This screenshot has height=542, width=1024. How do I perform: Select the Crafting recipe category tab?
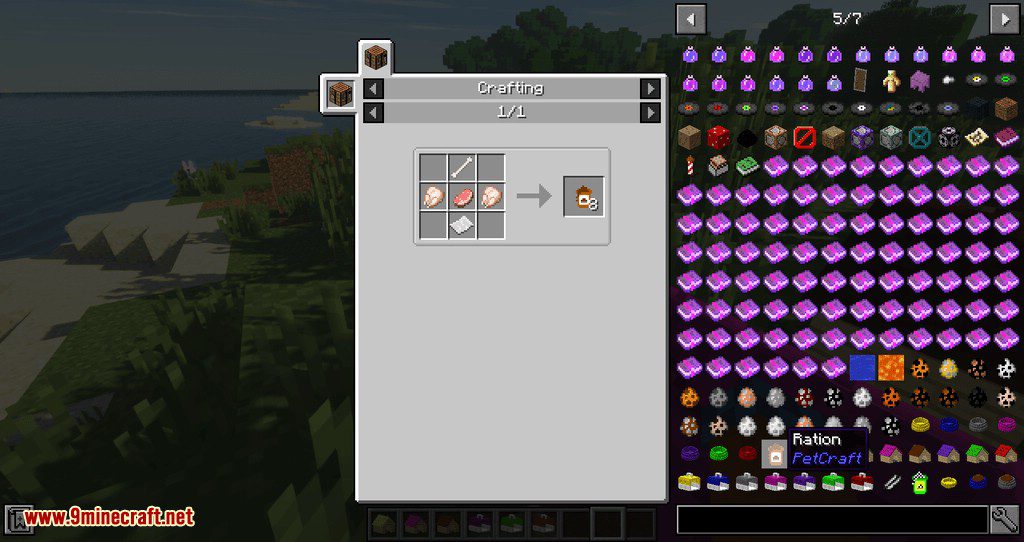click(x=376, y=58)
